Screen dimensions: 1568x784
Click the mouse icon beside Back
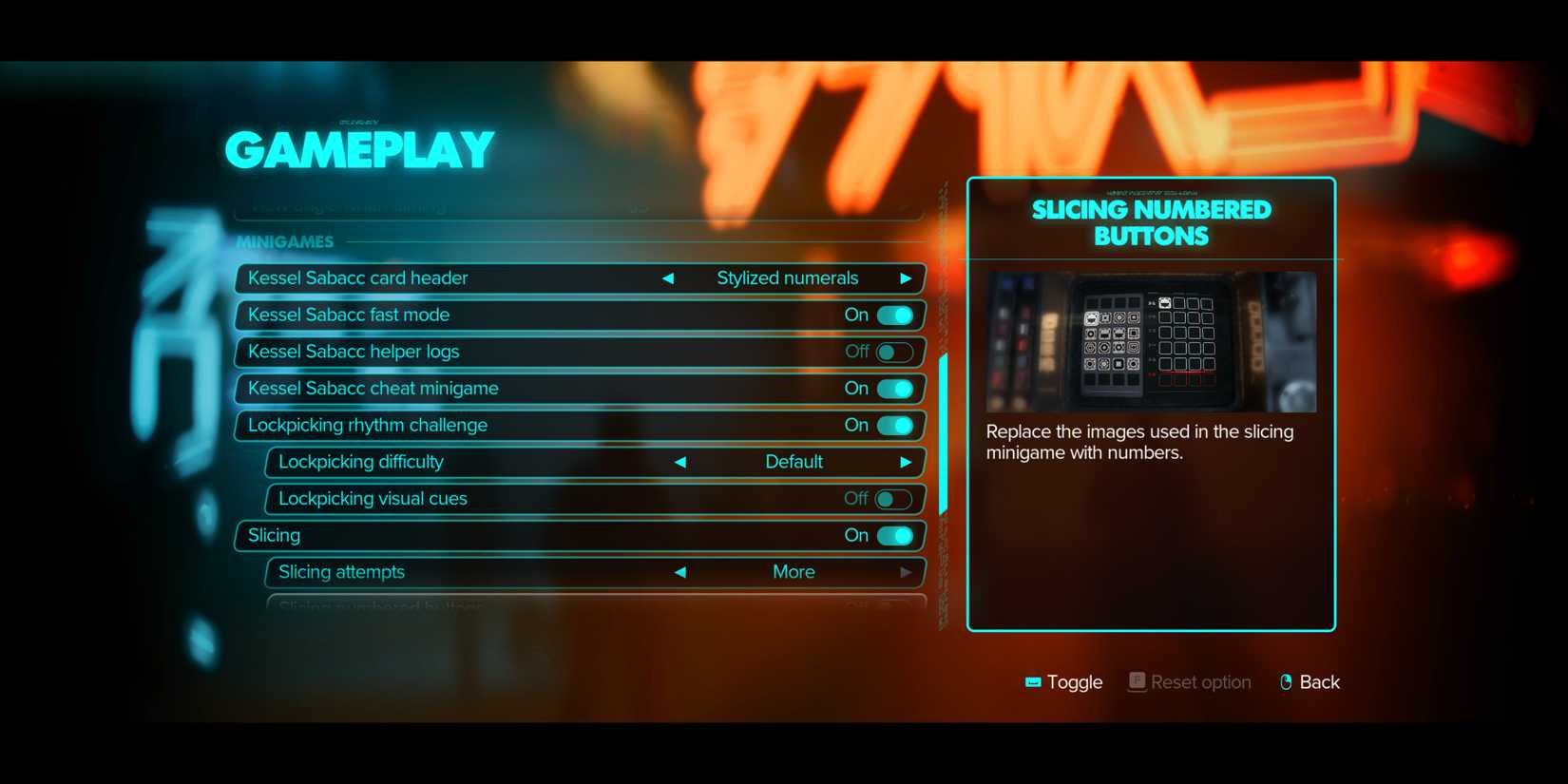point(1284,681)
